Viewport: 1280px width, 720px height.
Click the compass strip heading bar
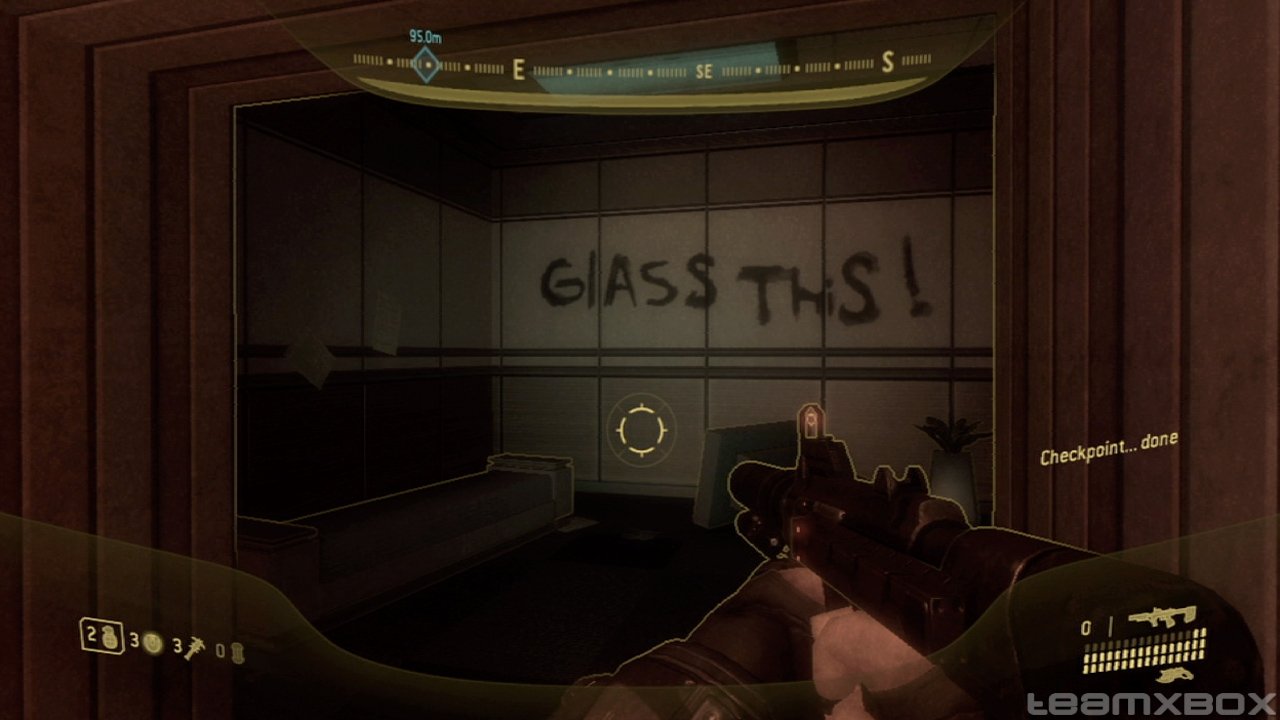(x=640, y=69)
